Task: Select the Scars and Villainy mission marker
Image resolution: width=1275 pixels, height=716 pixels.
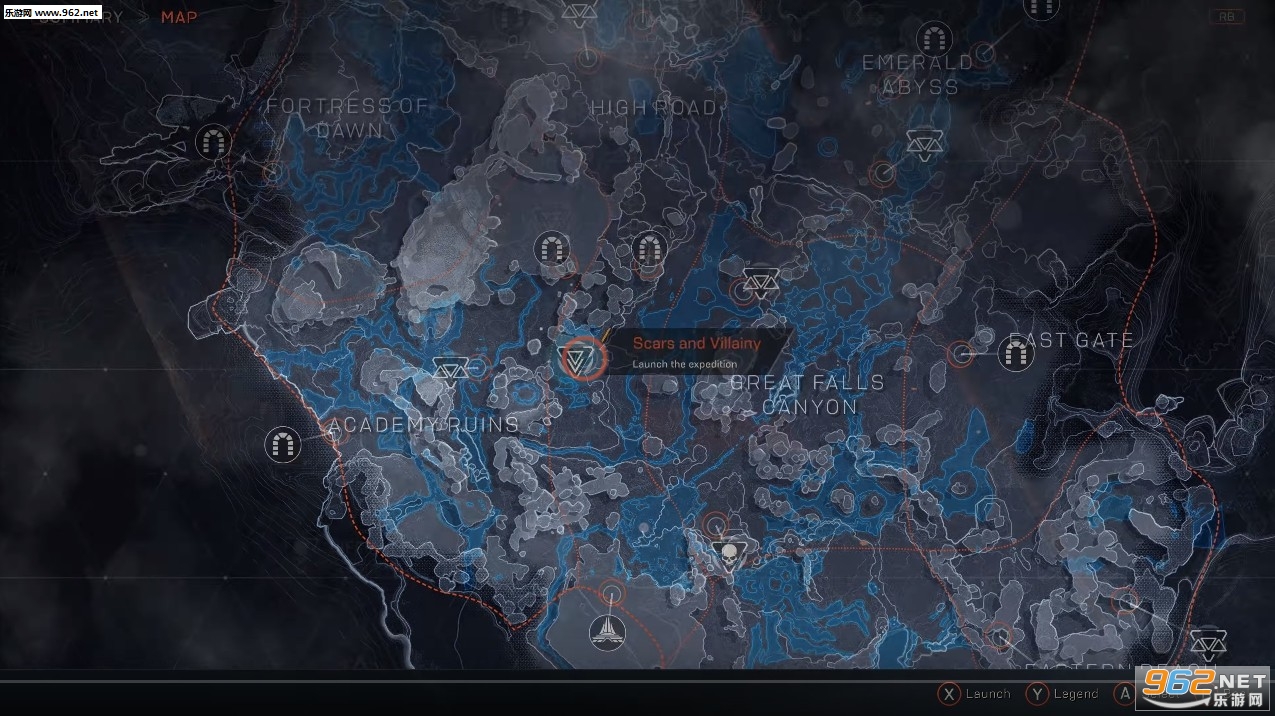Action: 580,357
